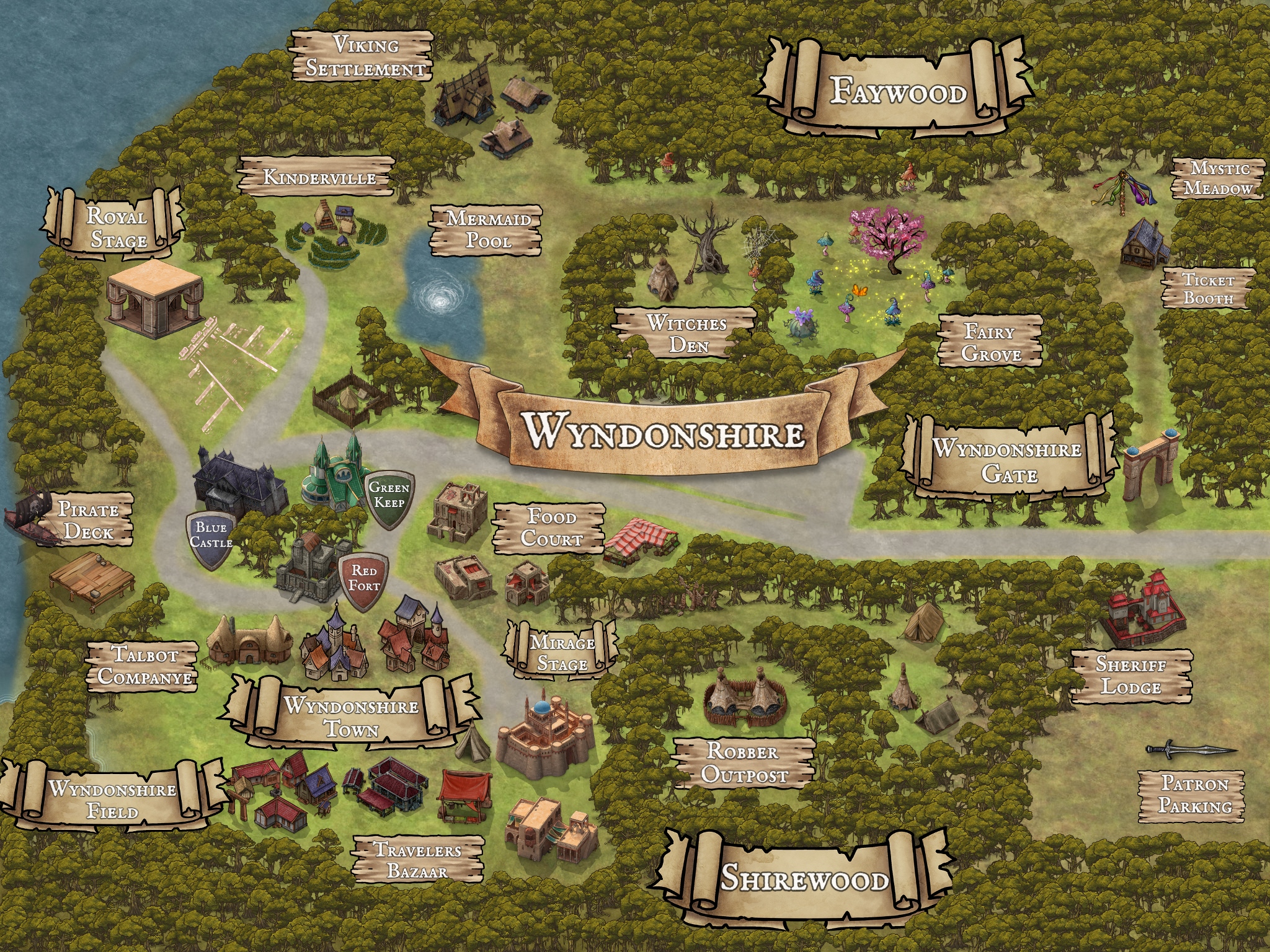The height and width of the screenshot is (952, 1270).
Task: Select the Viking Settlement map label
Action: 363,56
